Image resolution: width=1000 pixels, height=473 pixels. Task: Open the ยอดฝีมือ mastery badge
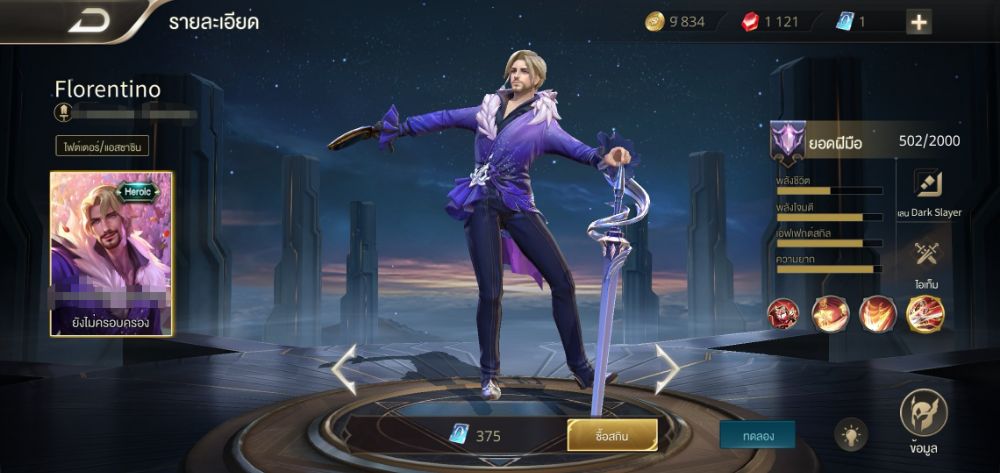point(787,142)
